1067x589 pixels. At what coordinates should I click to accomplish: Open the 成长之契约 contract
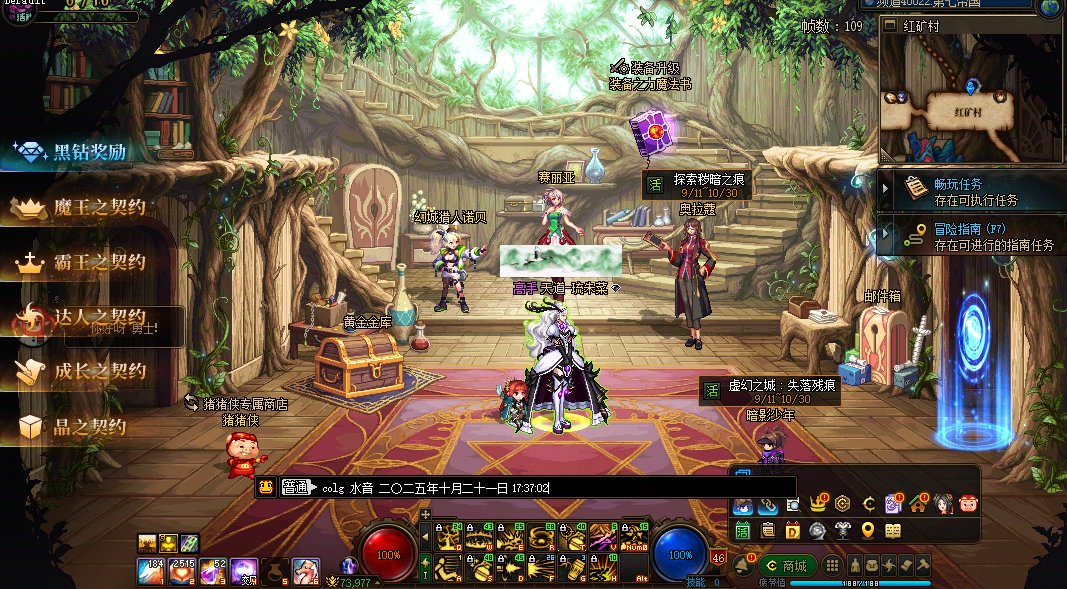pyautogui.click(x=85, y=371)
